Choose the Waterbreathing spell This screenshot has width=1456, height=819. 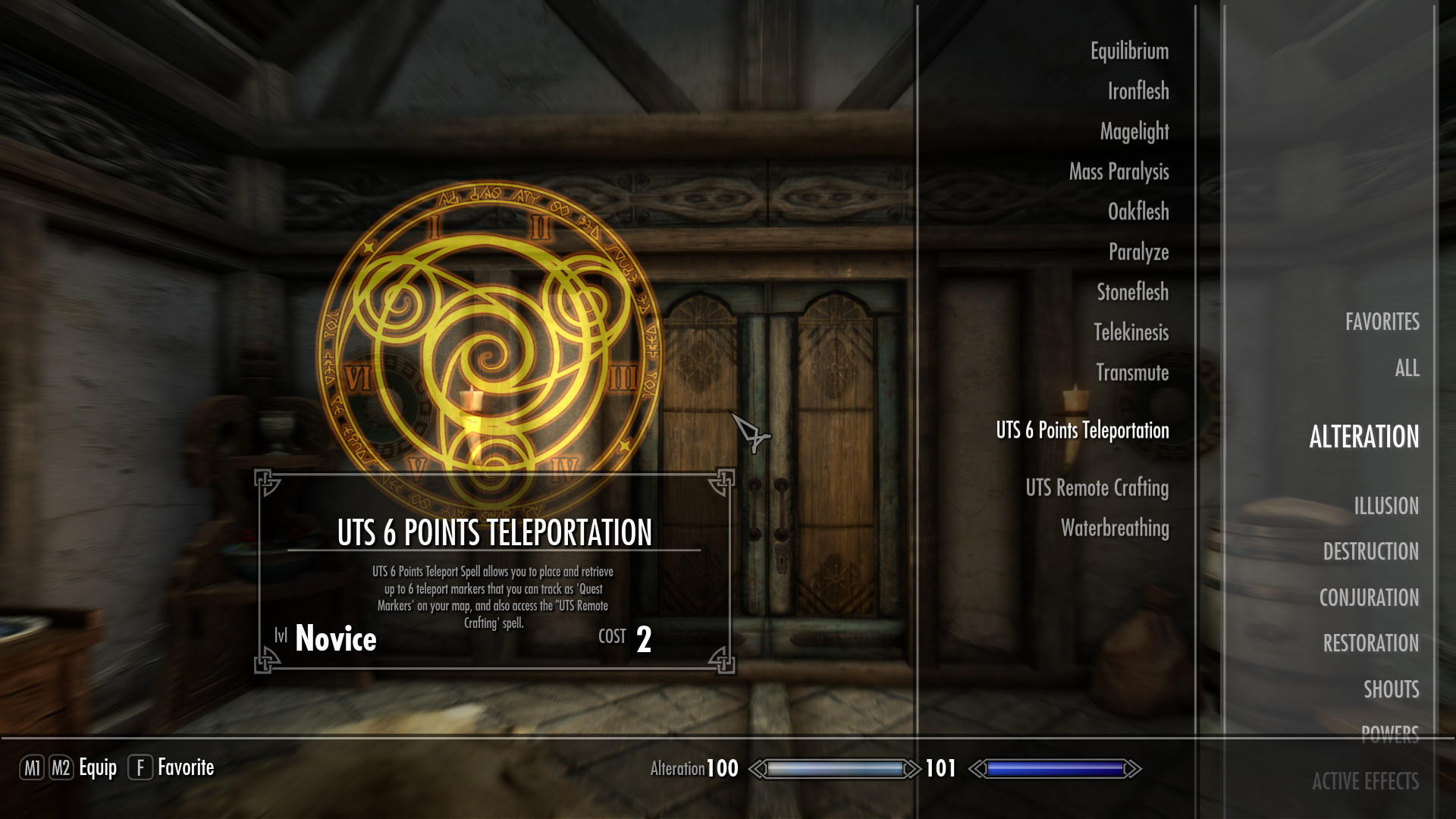click(x=1114, y=529)
